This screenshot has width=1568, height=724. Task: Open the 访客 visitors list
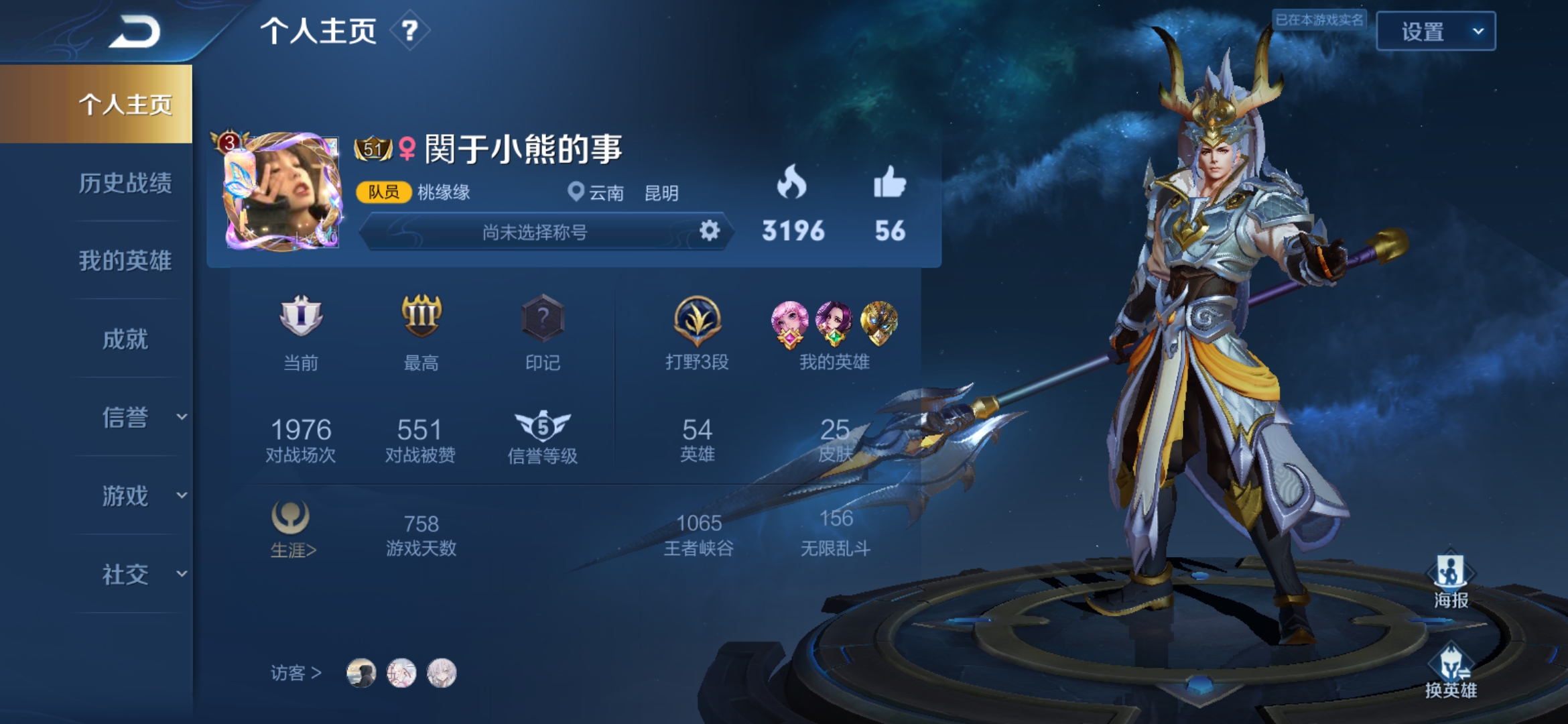point(296,672)
